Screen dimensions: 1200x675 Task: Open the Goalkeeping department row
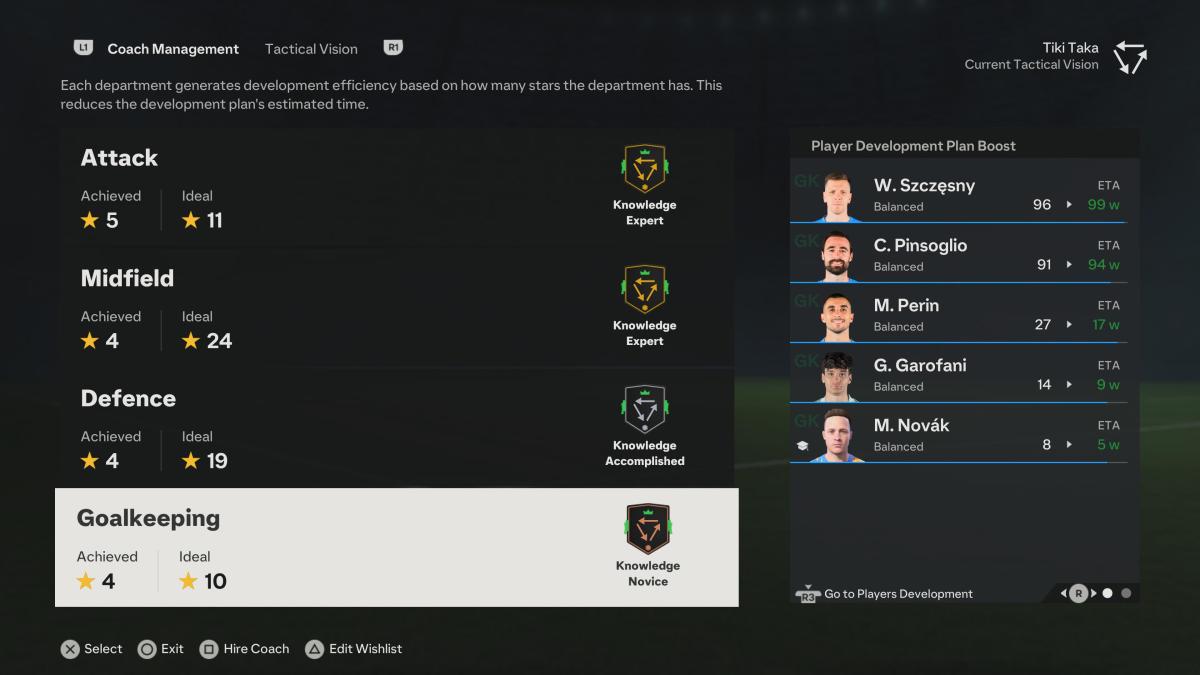click(x=397, y=547)
